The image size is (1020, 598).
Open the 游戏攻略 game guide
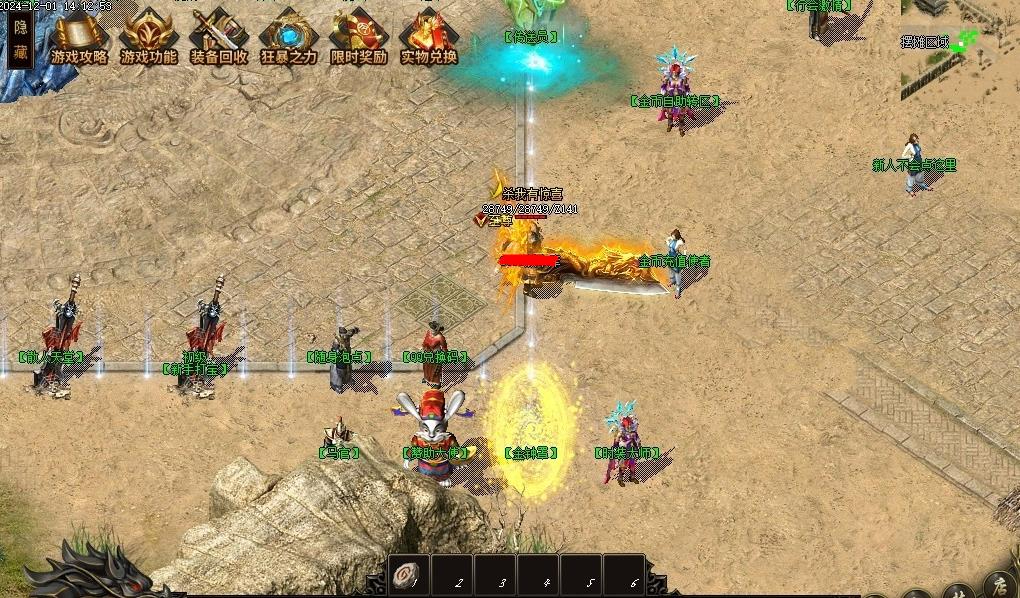79,39
